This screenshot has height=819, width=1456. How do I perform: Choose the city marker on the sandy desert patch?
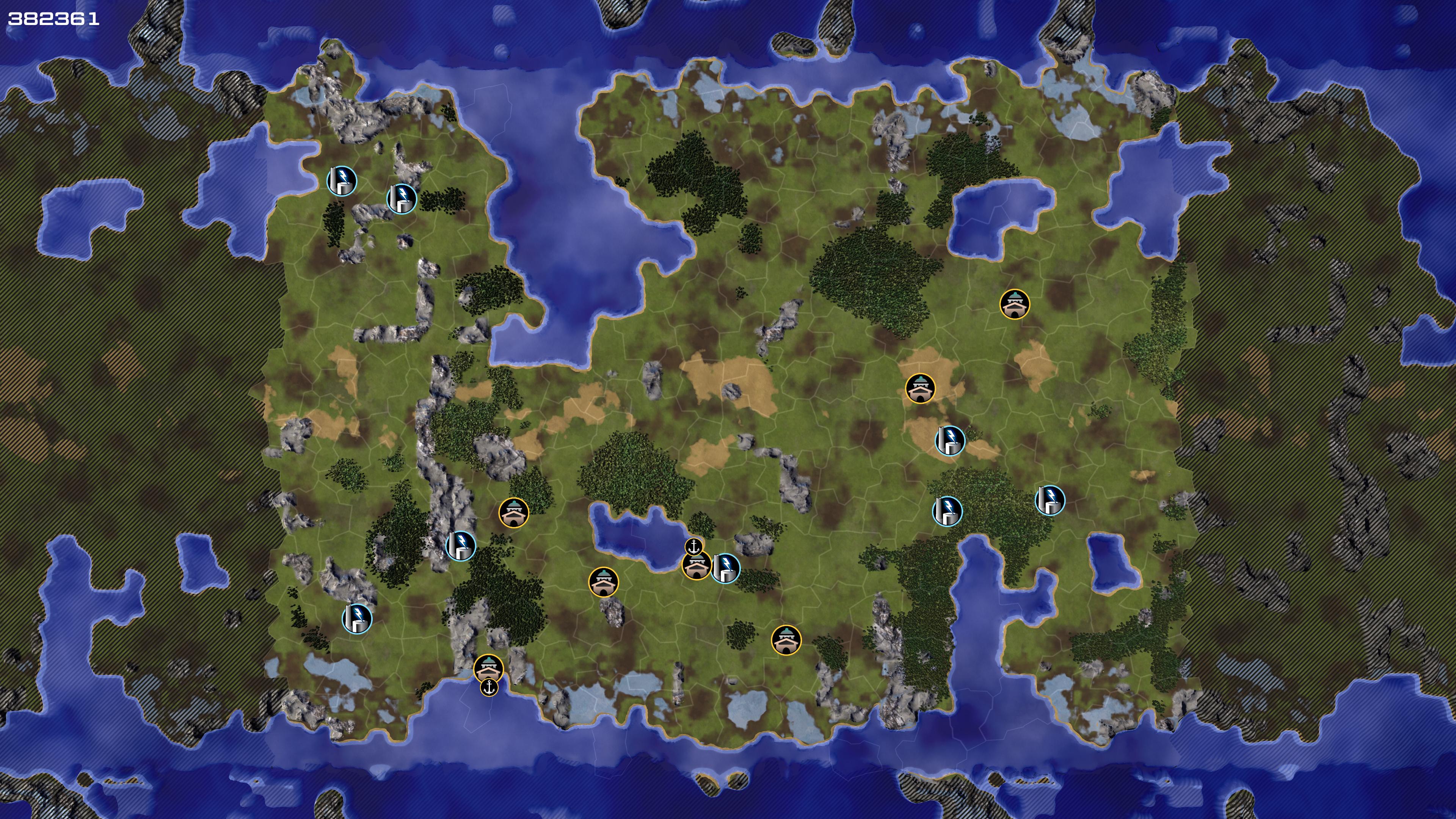click(920, 388)
